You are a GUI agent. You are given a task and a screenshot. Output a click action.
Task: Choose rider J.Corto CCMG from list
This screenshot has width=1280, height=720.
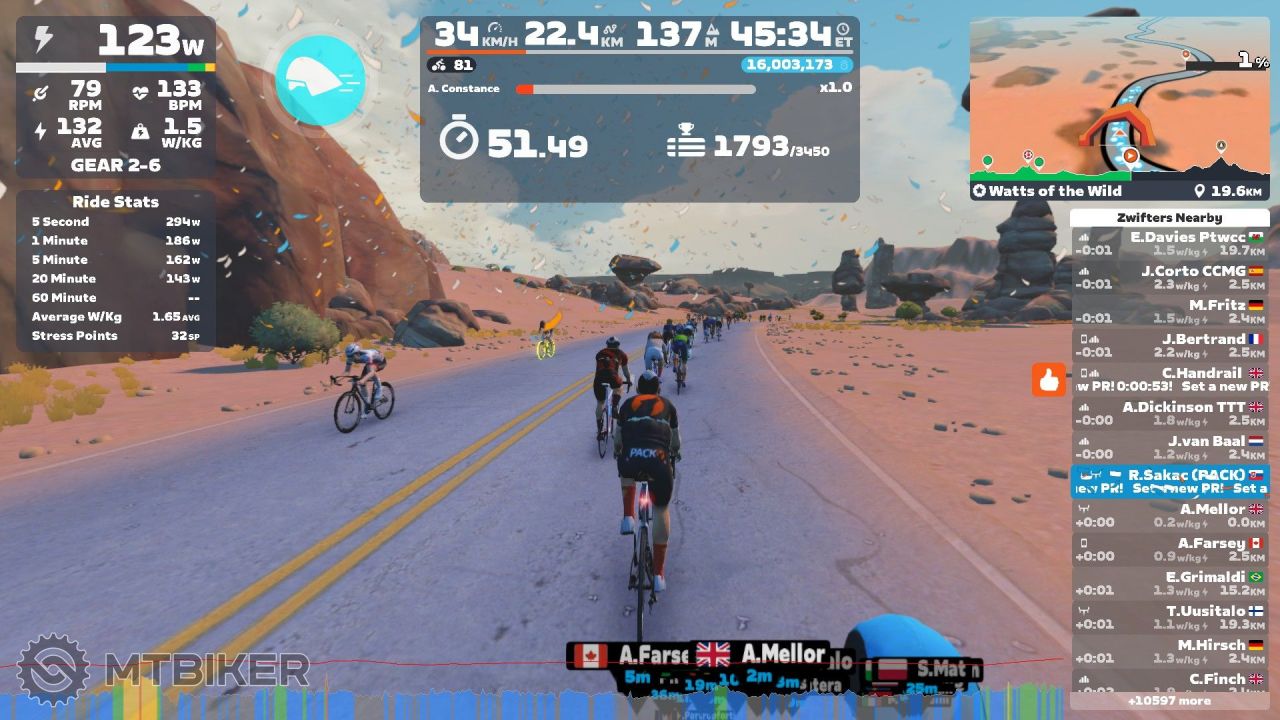click(1169, 278)
